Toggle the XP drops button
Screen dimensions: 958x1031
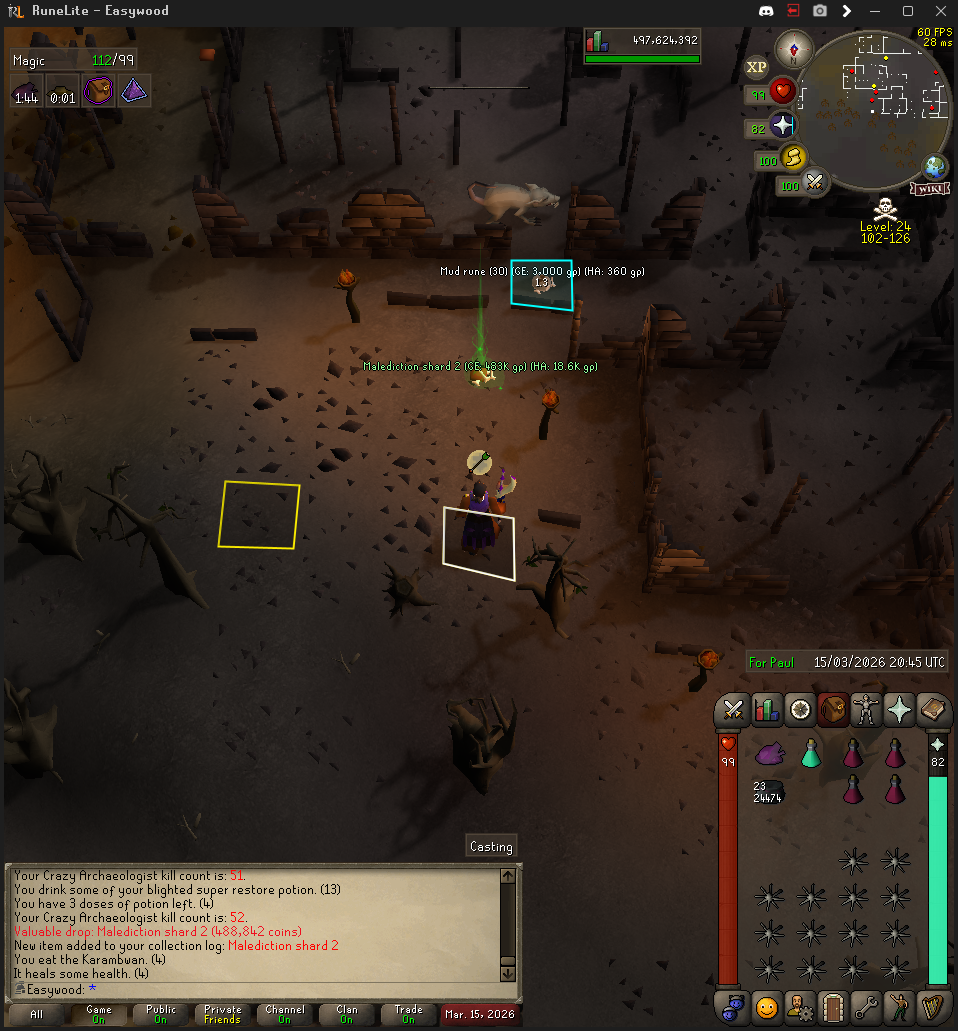[x=757, y=67]
